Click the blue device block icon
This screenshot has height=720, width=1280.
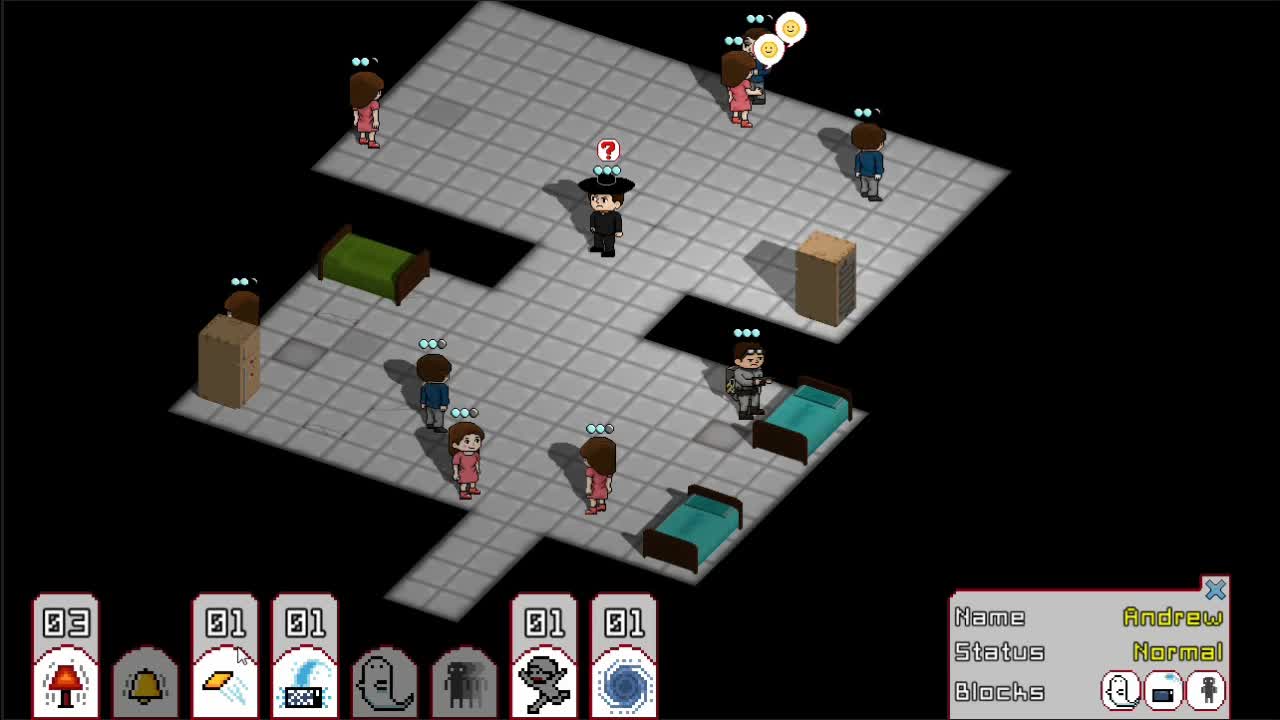click(x=1163, y=690)
